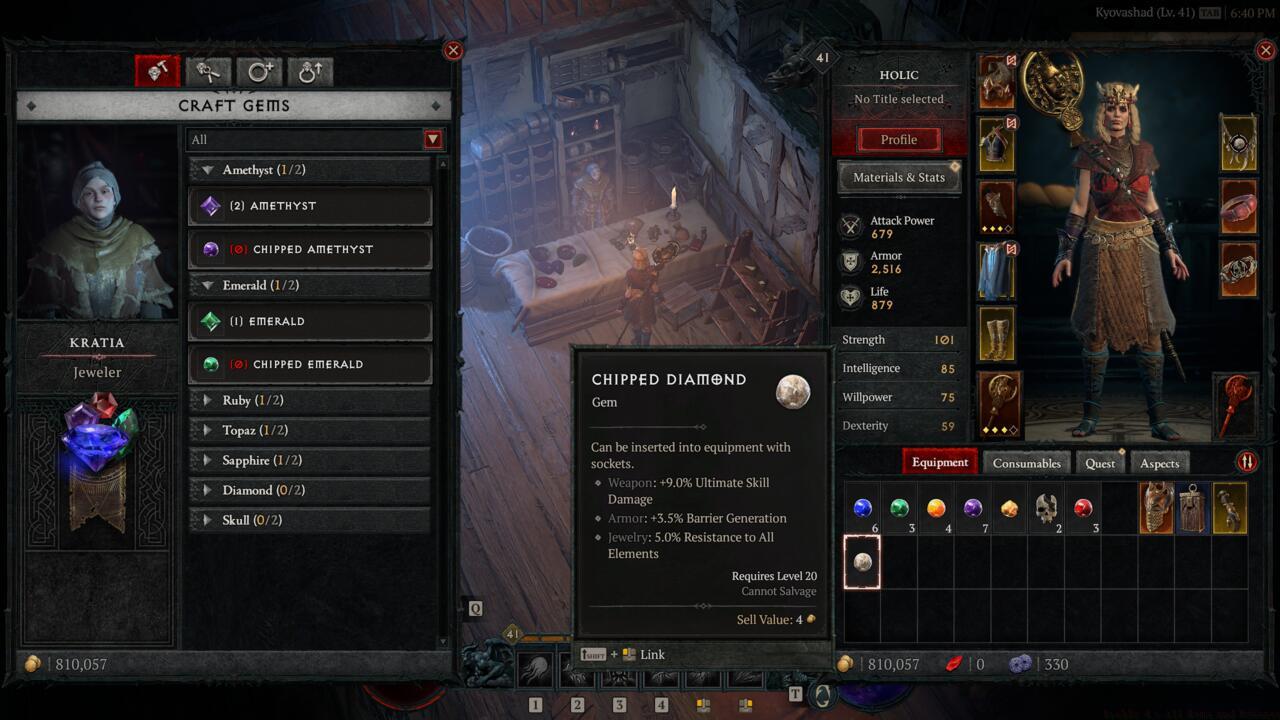Open the character Profile
Image resolution: width=1280 pixels, height=720 pixels.
(x=898, y=140)
